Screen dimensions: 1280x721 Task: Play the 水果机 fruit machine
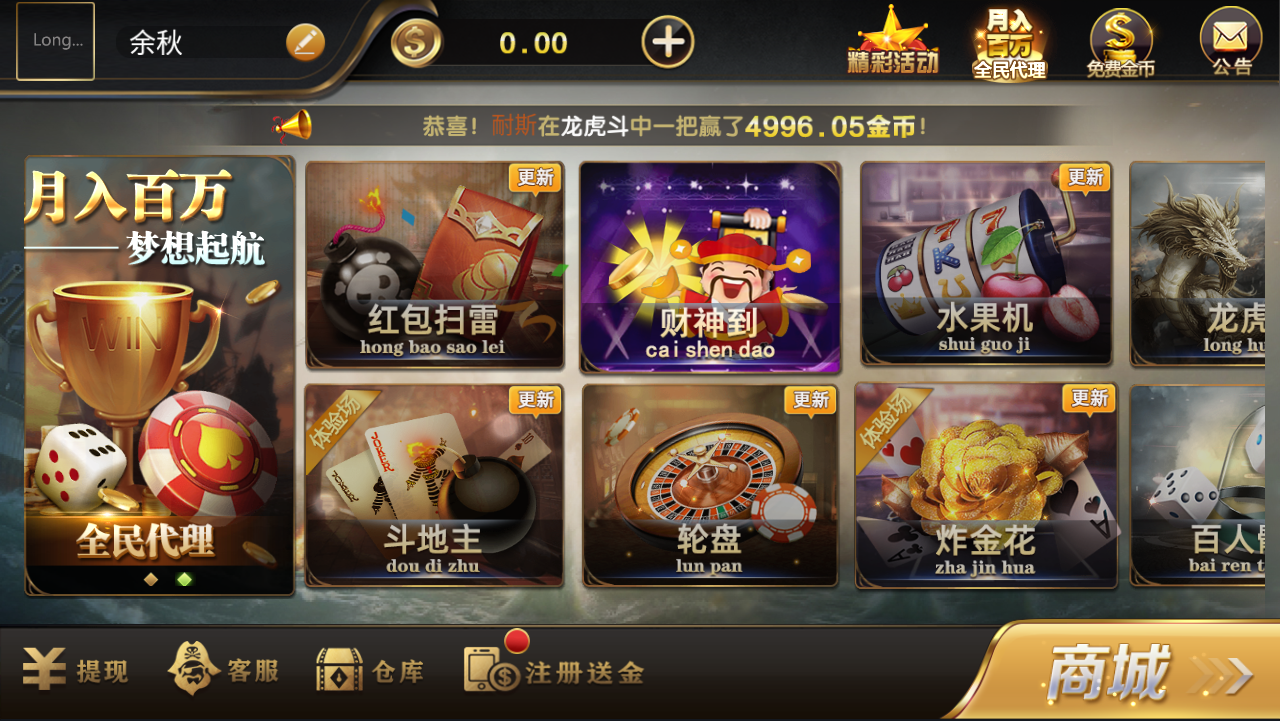[985, 265]
